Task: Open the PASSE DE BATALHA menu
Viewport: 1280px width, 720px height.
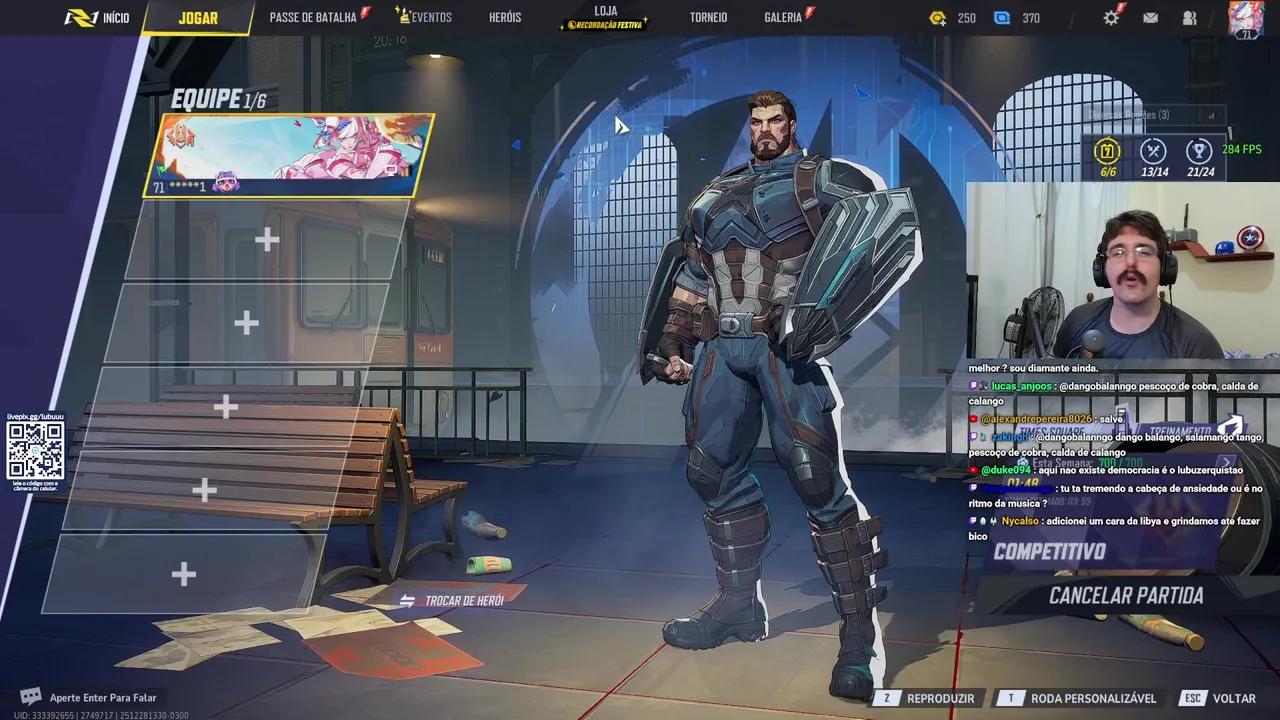Action: tap(313, 17)
